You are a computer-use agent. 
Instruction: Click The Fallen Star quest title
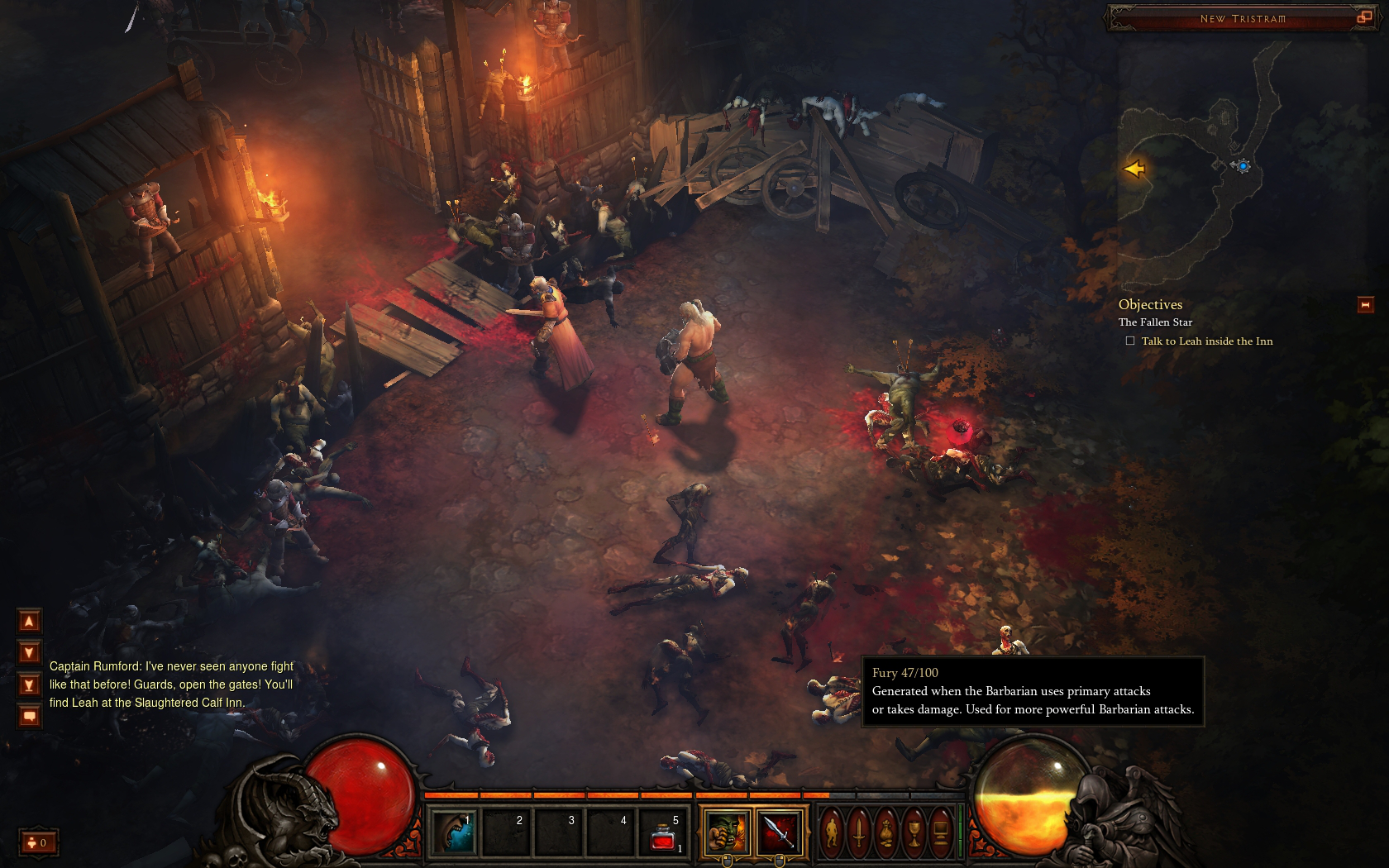(1155, 322)
